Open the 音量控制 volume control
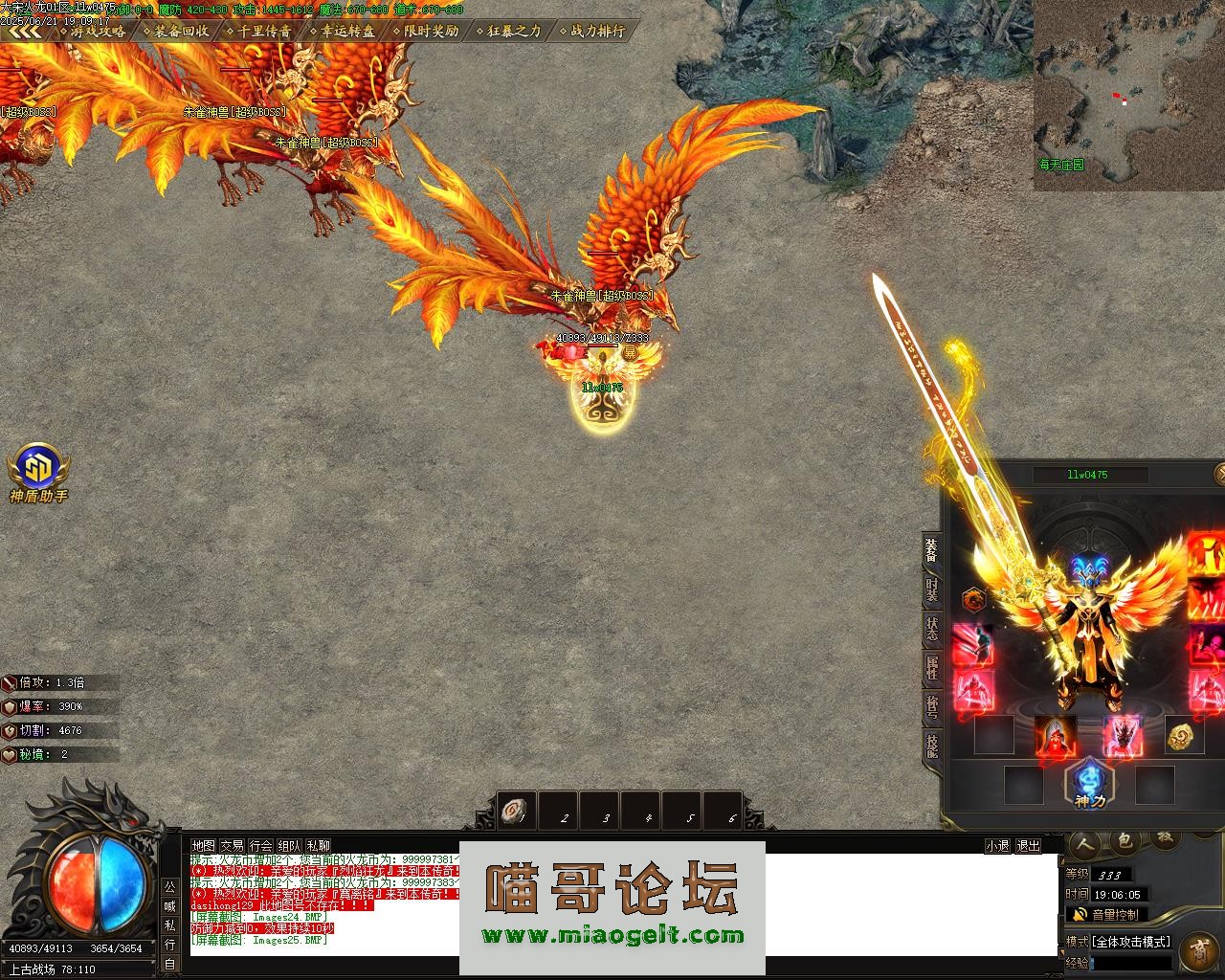 pyautogui.click(x=1105, y=915)
